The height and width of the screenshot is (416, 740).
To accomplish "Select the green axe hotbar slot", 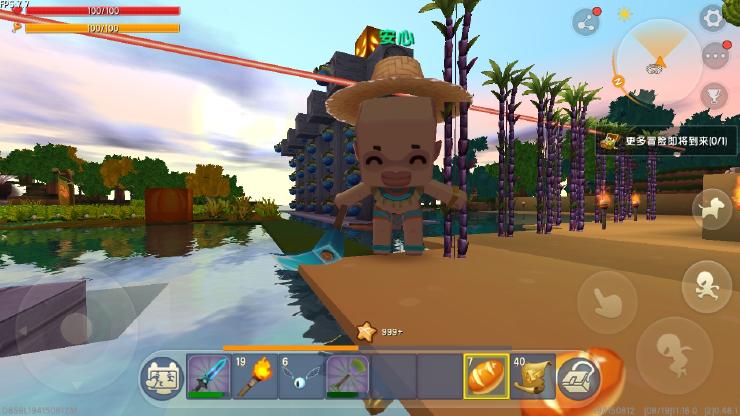I will tap(347, 376).
